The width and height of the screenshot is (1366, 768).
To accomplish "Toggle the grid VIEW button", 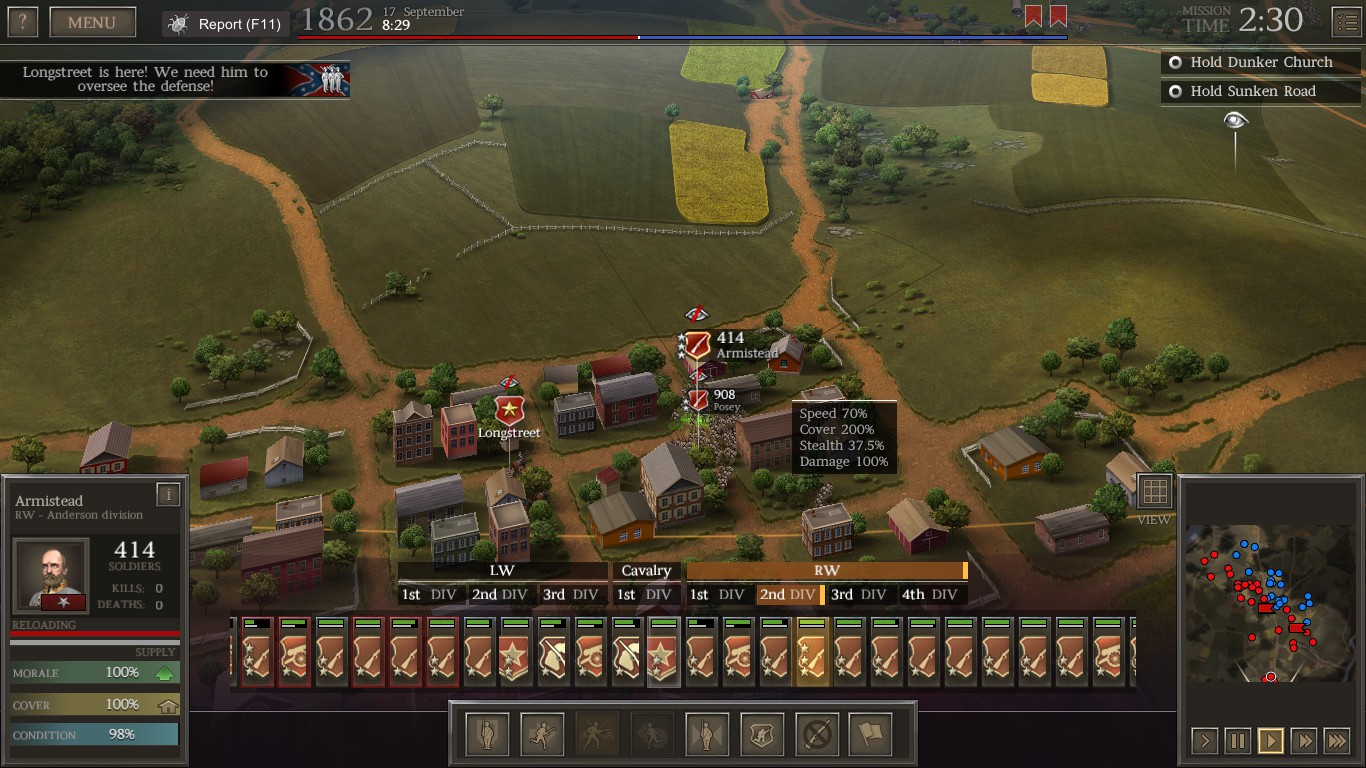I will tap(1154, 492).
